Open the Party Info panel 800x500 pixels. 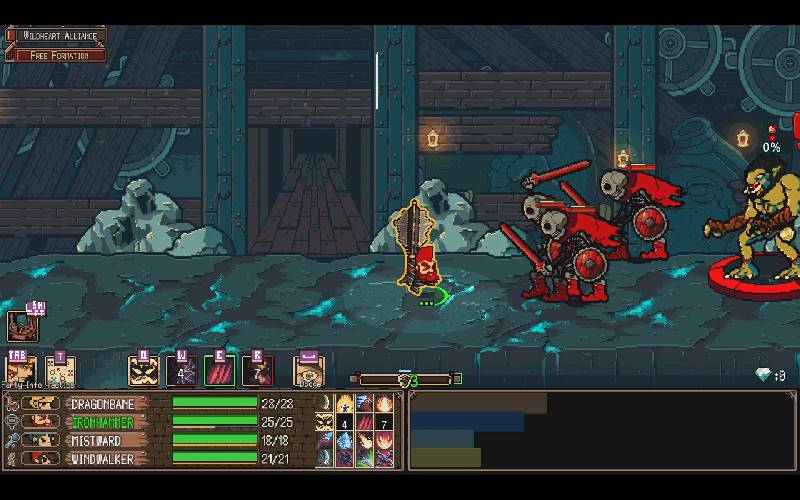click(x=21, y=371)
